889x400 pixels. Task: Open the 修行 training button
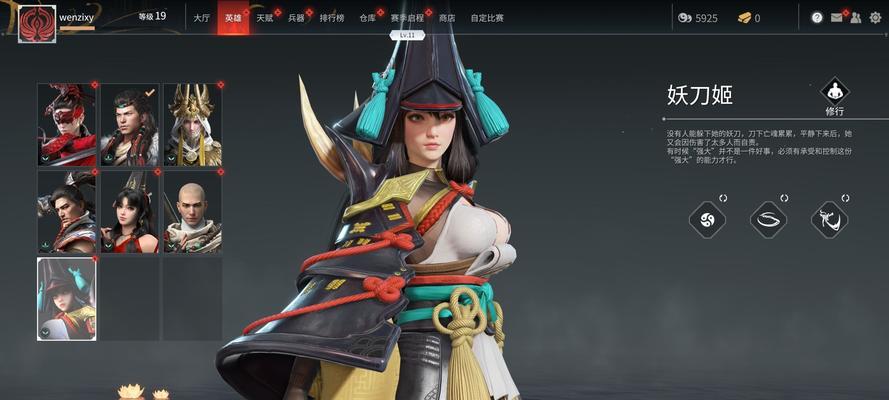tap(834, 97)
